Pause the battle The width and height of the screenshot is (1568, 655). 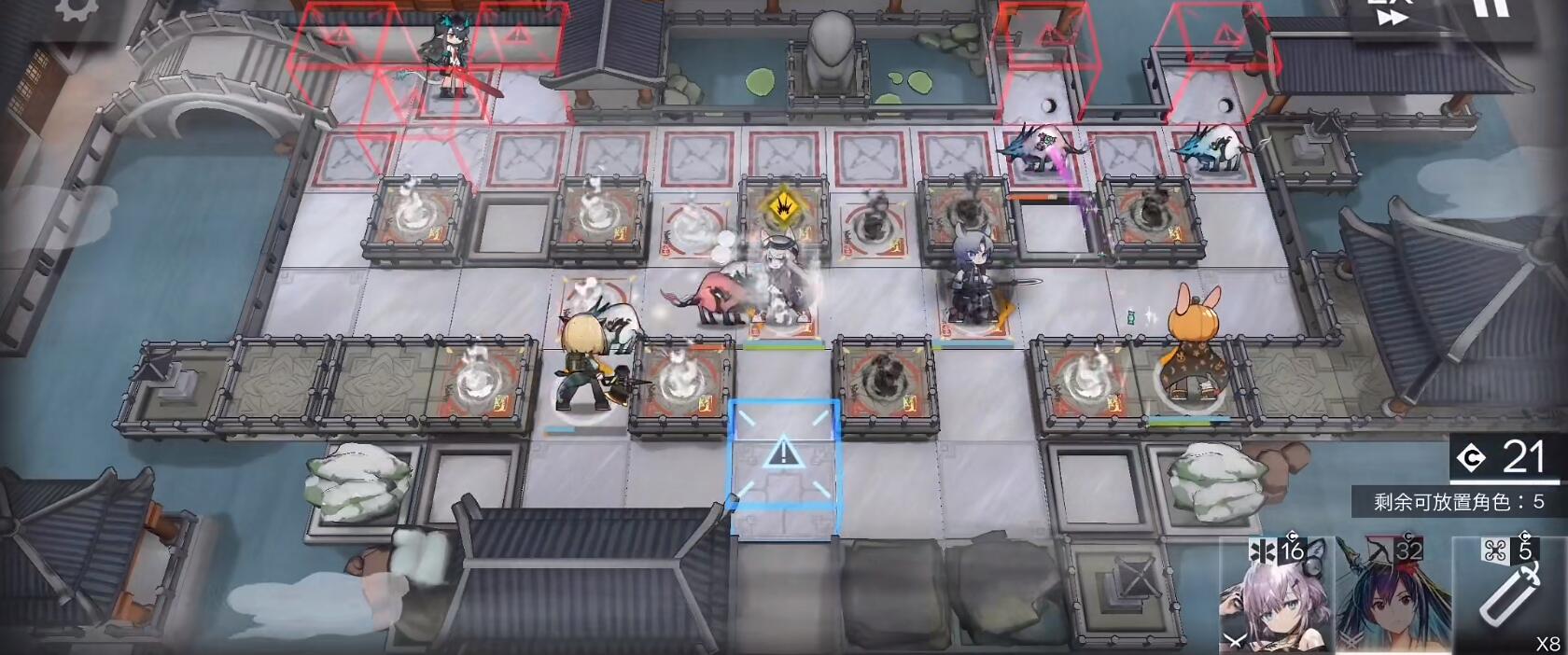tap(1491, 9)
